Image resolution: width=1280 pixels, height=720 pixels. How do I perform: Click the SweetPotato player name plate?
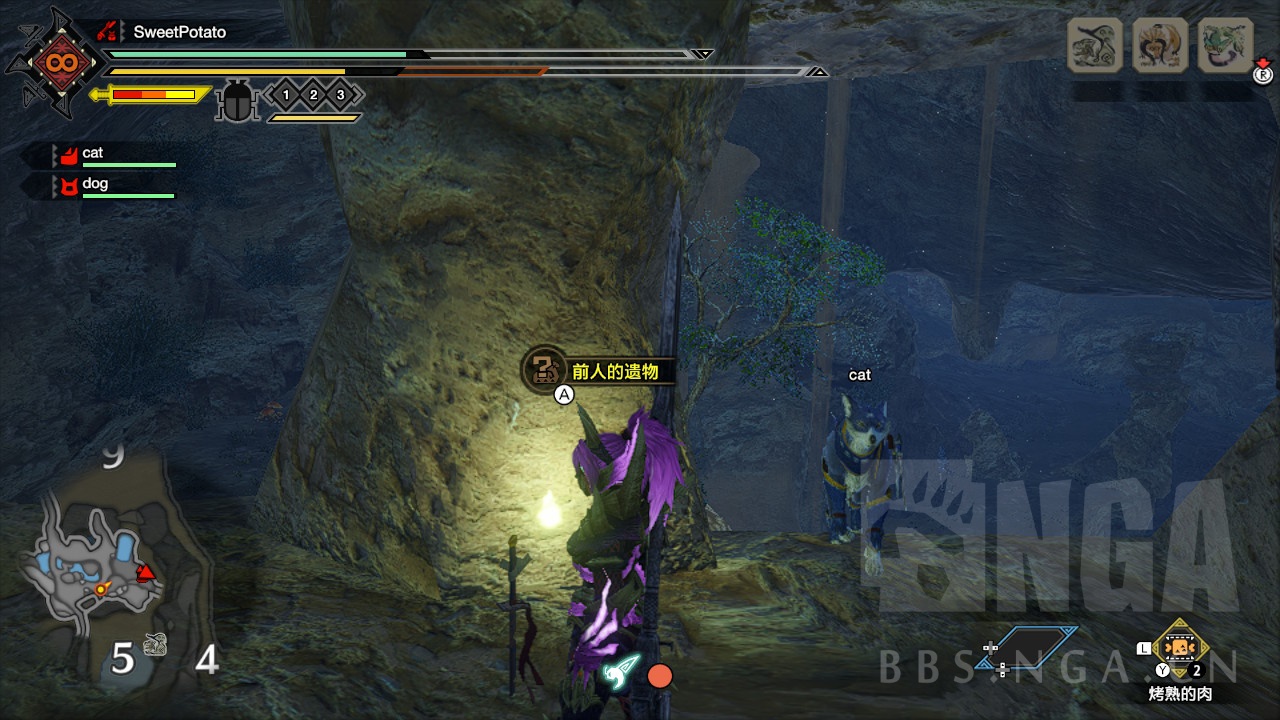(x=180, y=32)
